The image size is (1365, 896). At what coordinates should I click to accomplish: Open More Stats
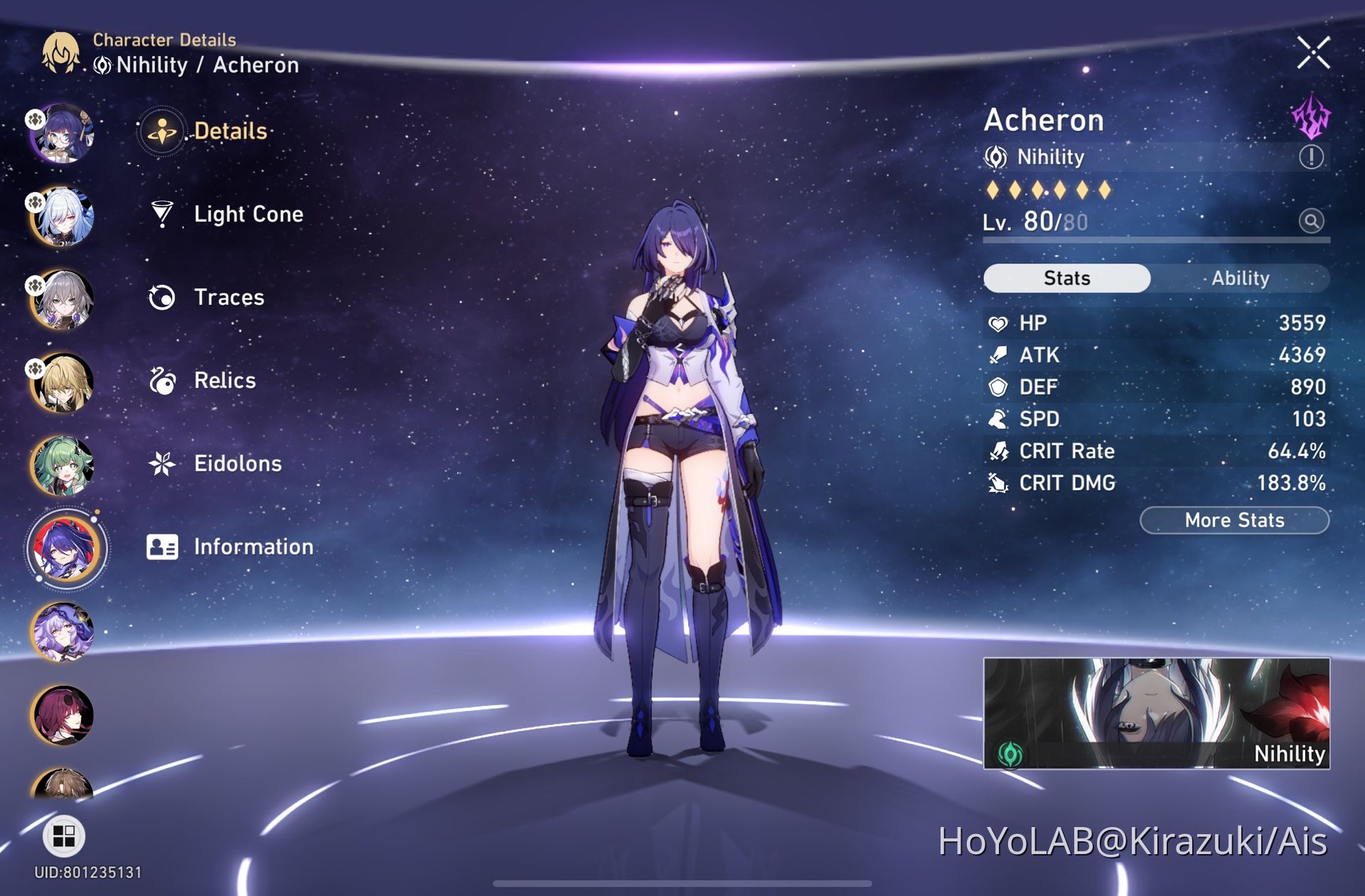click(1233, 520)
